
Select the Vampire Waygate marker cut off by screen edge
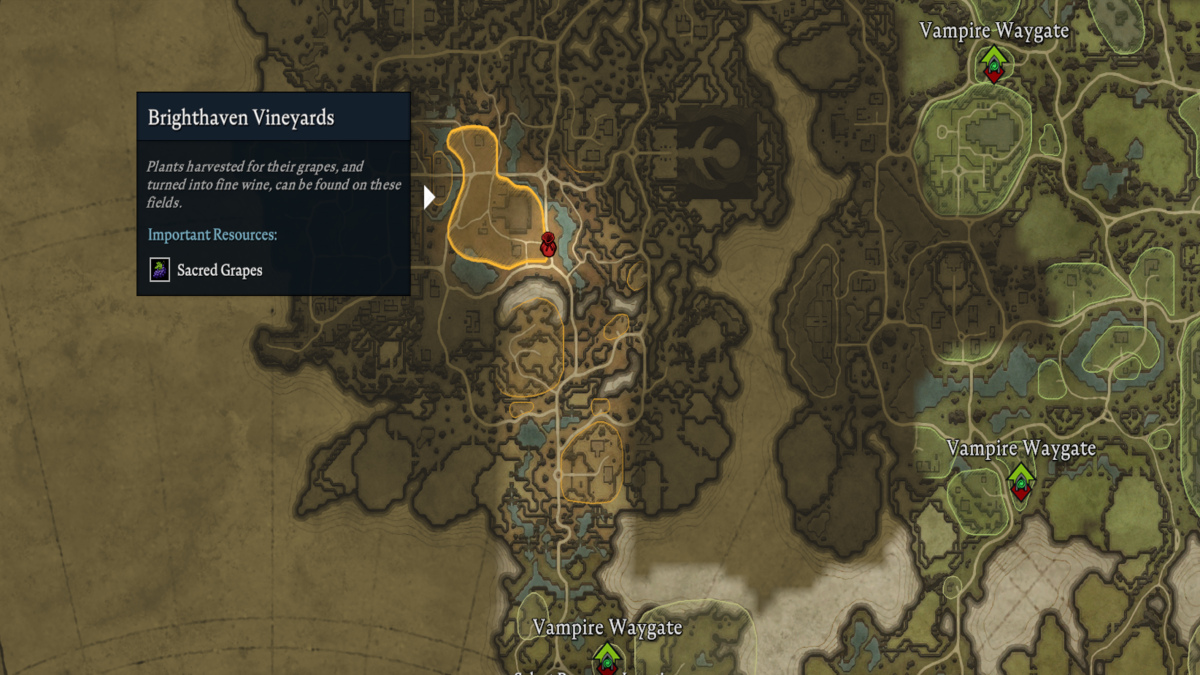pyautogui.click(x=606, y=659)
